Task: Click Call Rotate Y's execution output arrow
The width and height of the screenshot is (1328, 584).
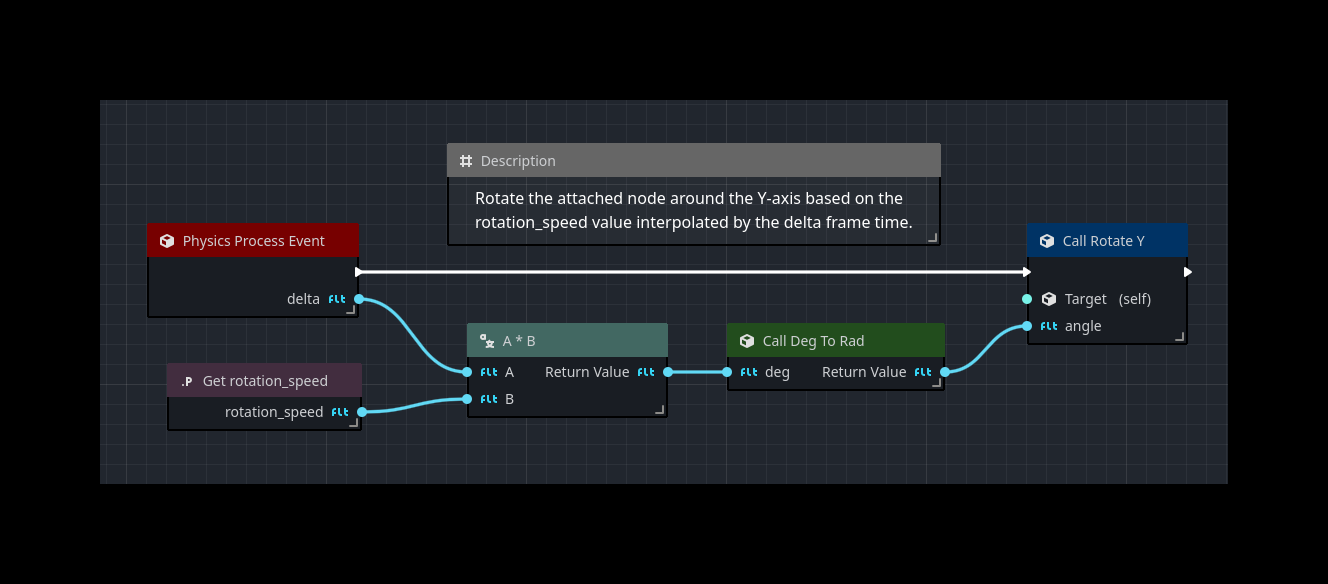Action: (x=1187, y=272)
